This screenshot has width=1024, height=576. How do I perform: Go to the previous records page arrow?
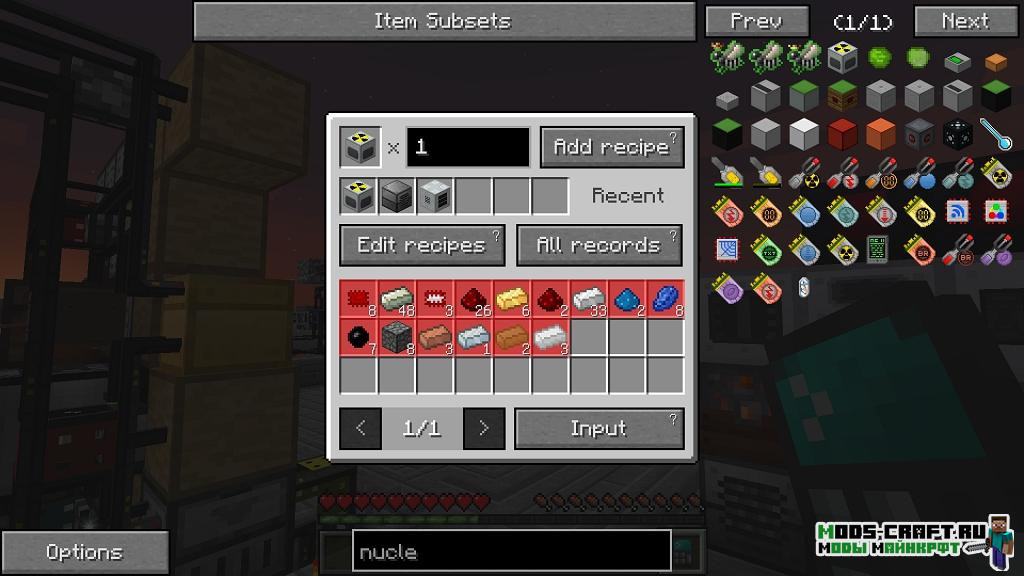pyautogui.click(x=360, y=428)
